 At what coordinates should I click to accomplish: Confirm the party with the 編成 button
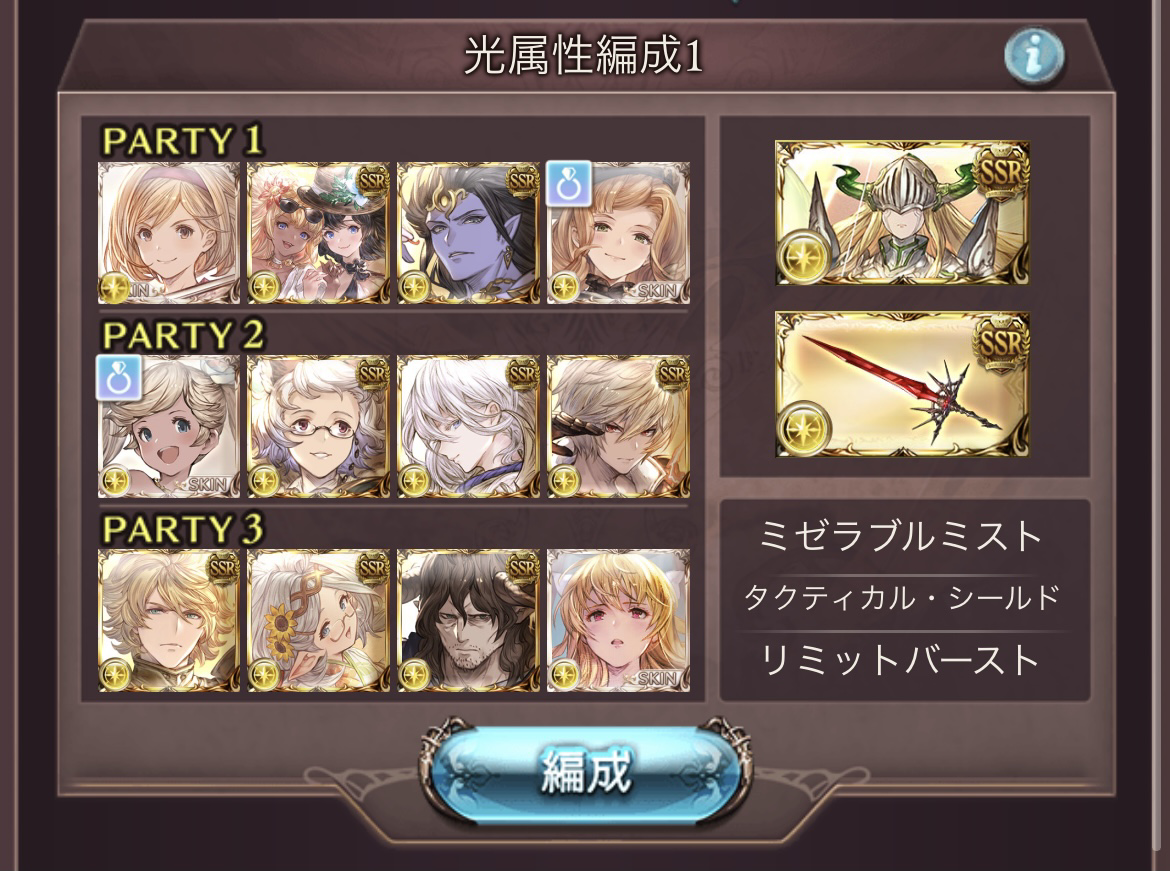[585, 769]
